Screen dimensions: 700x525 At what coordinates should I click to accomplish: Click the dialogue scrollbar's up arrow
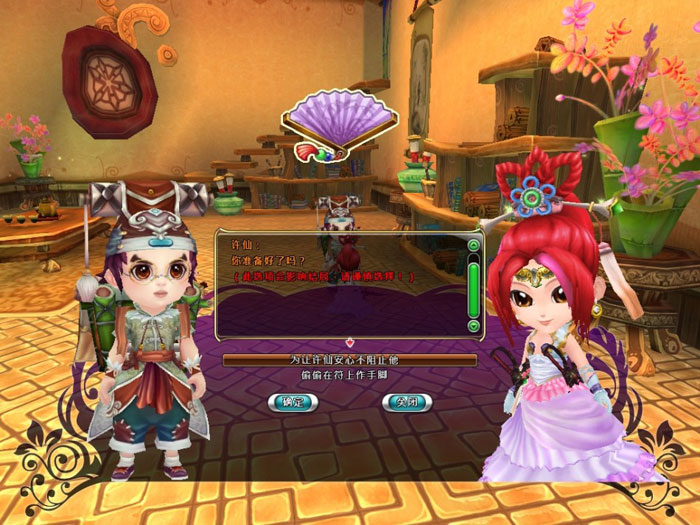[473, 243]
